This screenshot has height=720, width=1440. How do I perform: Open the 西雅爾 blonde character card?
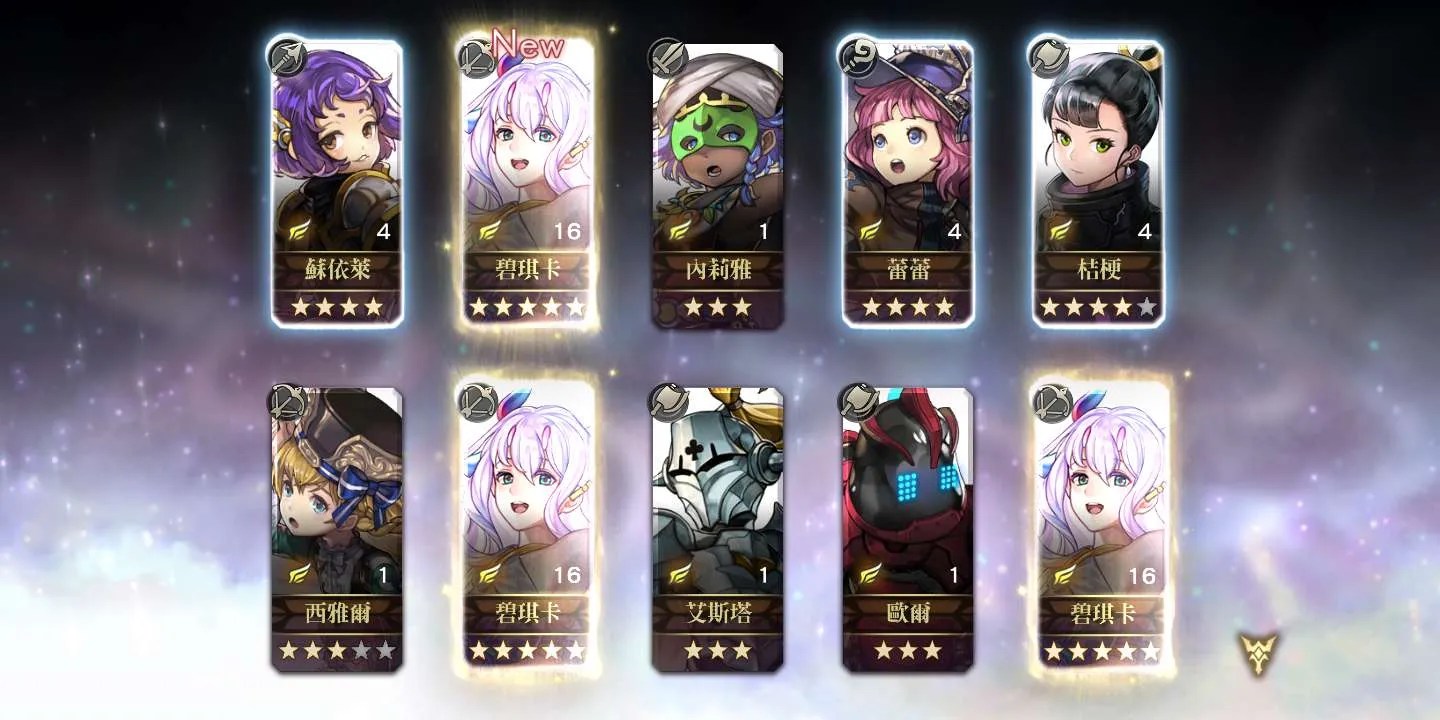[336, 527]
